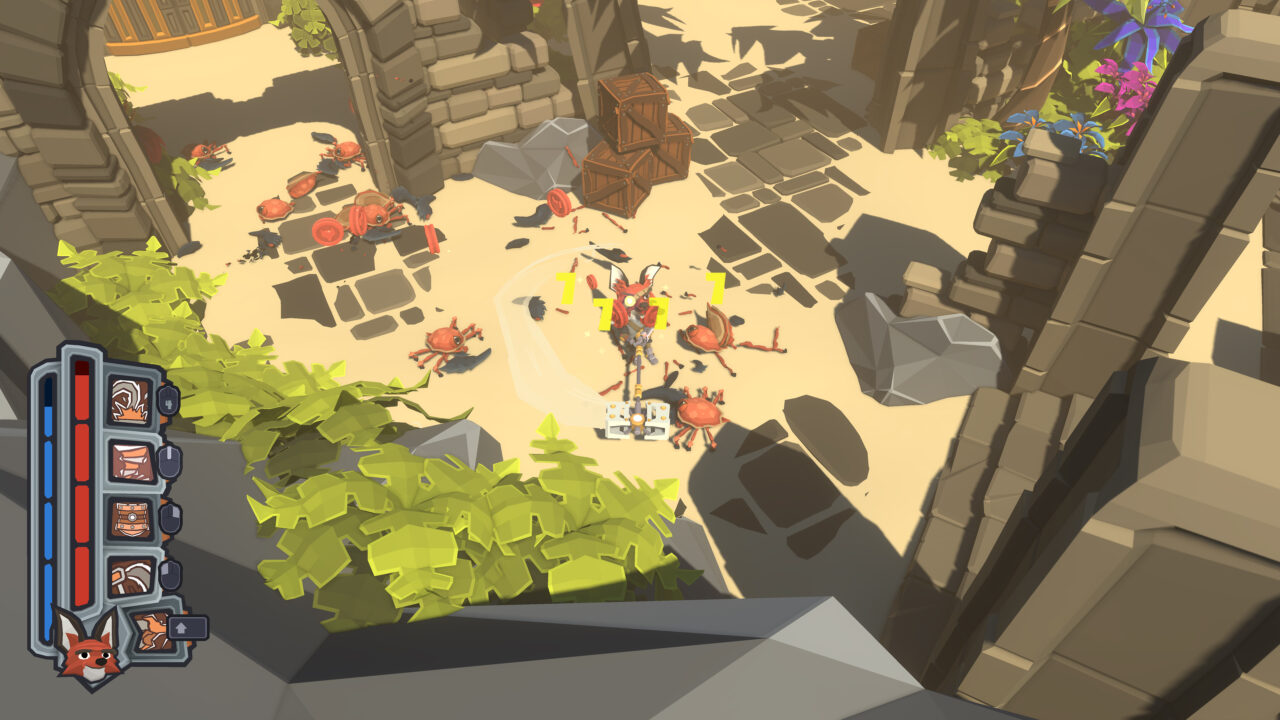Click the stacked wooden crates
1280x720 pixels.
636,130
